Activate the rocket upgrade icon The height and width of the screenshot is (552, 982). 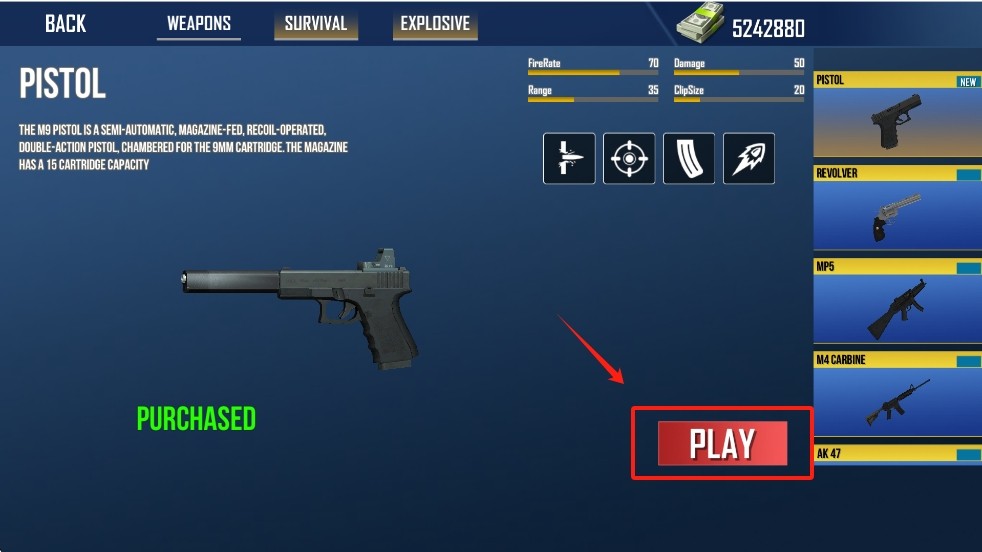749,158
